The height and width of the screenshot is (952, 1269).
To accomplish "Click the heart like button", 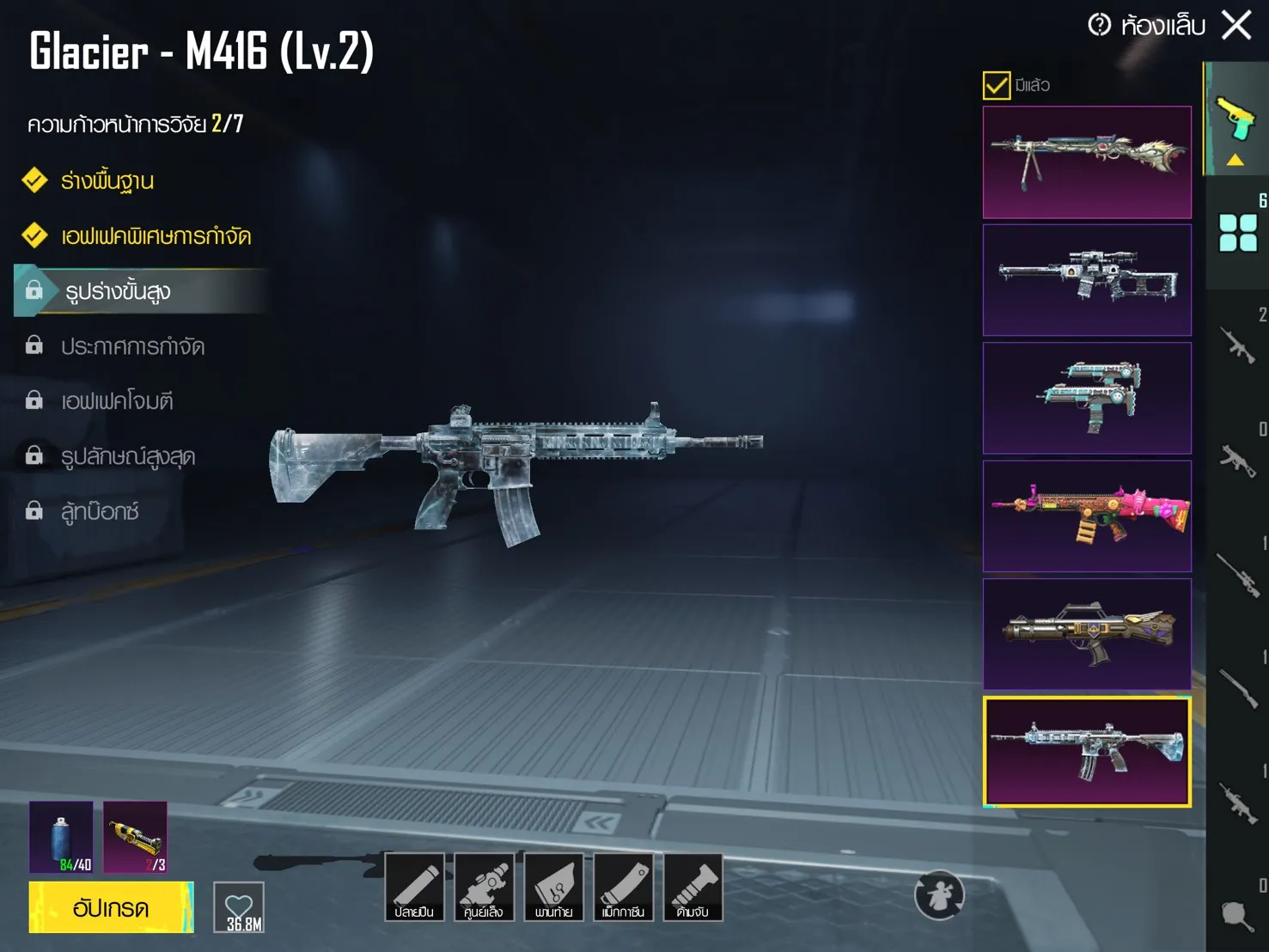I will (x=239, y=907).
